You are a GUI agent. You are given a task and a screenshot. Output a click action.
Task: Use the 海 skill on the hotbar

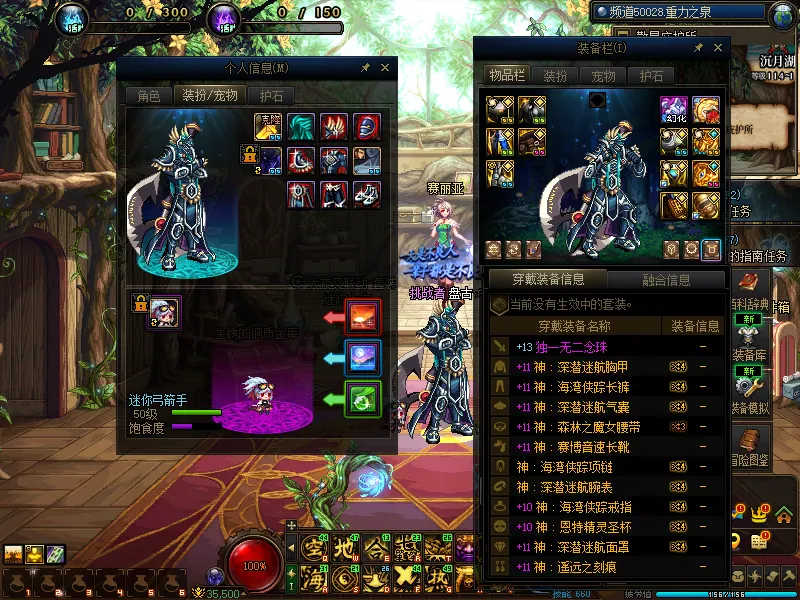tap(314, 578)
